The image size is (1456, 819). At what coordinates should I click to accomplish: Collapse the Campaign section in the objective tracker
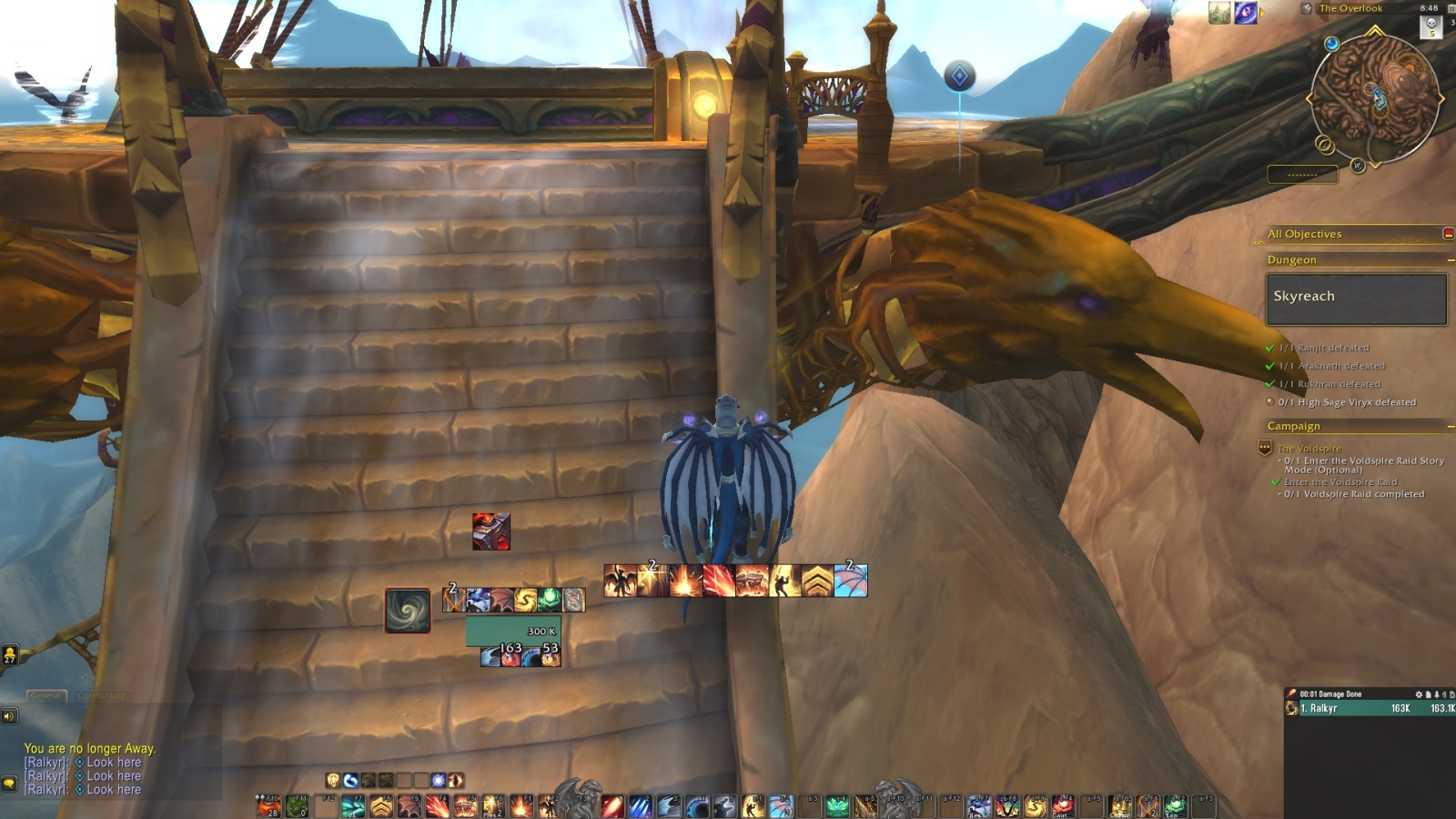pyautogui.click(x=1450, y=425)
